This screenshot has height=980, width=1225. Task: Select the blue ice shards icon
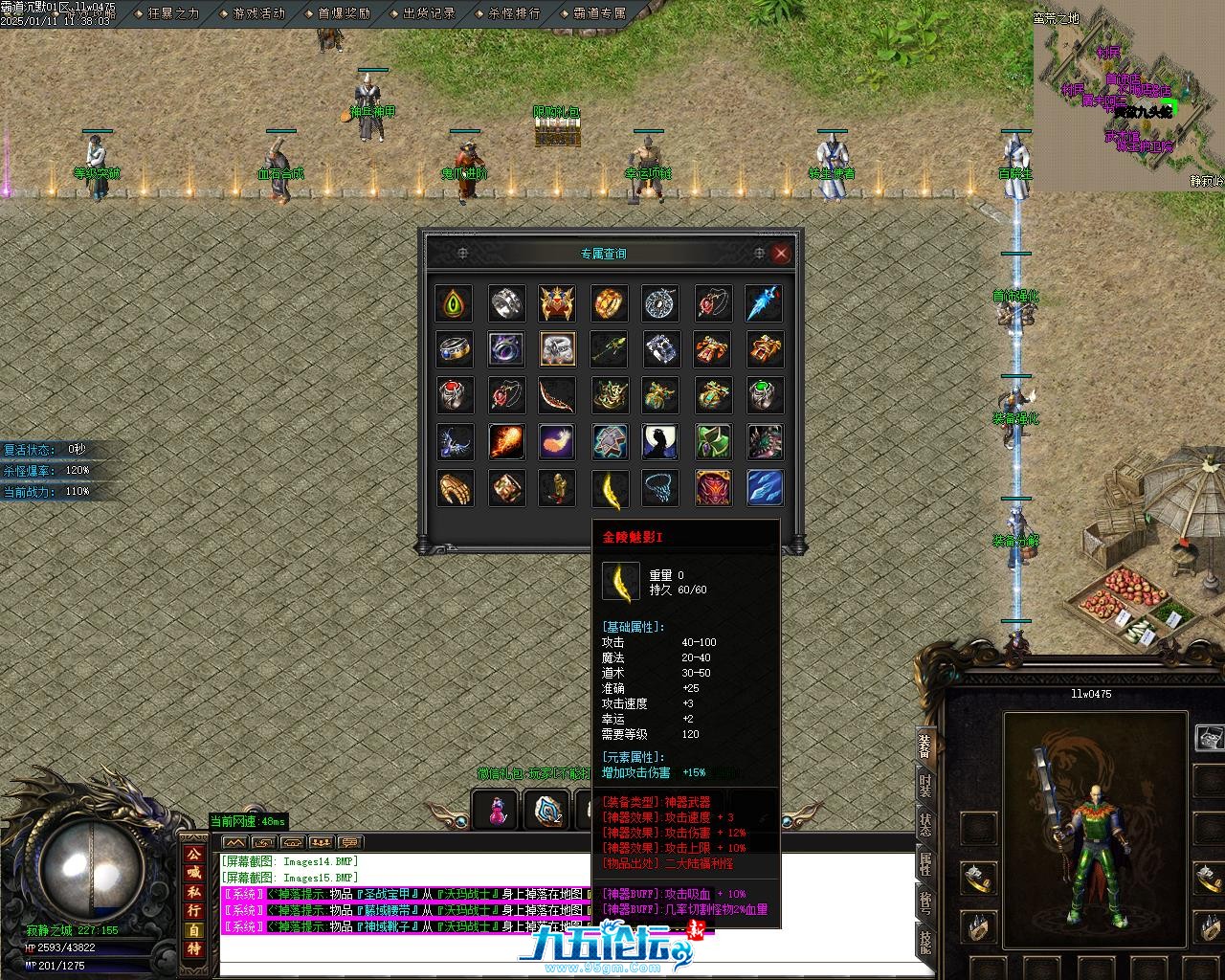[764, 488]
